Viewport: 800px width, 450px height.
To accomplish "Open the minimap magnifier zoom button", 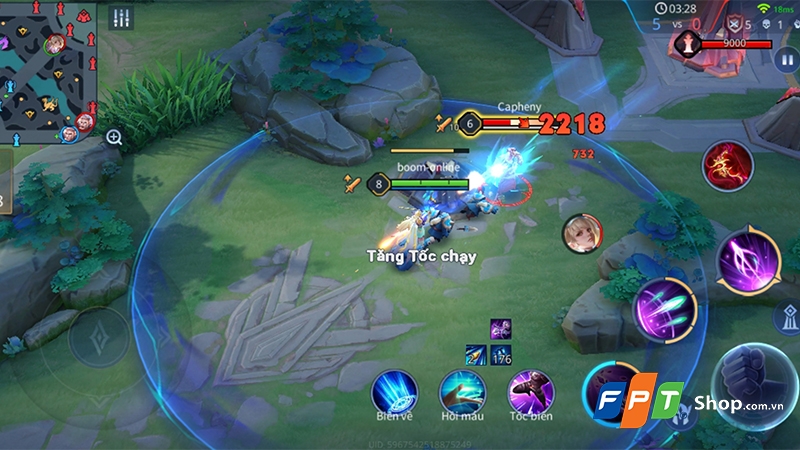I will [114, 137].
